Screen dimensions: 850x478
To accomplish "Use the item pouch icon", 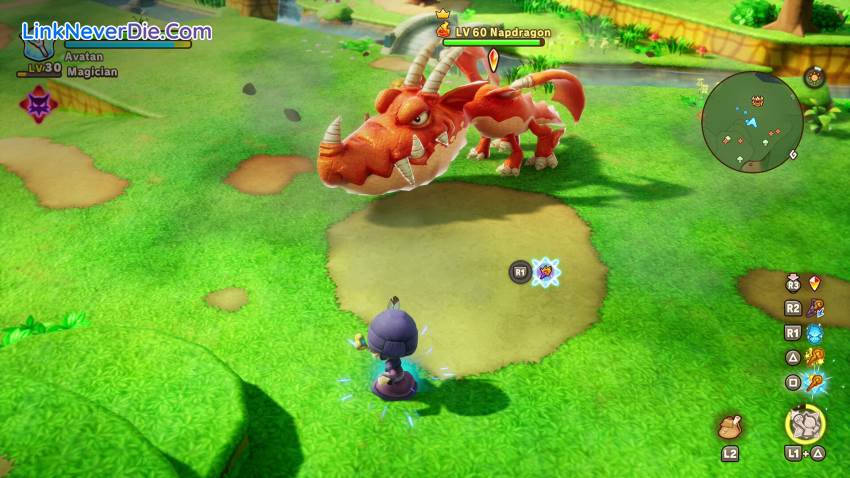I will 729,427.
